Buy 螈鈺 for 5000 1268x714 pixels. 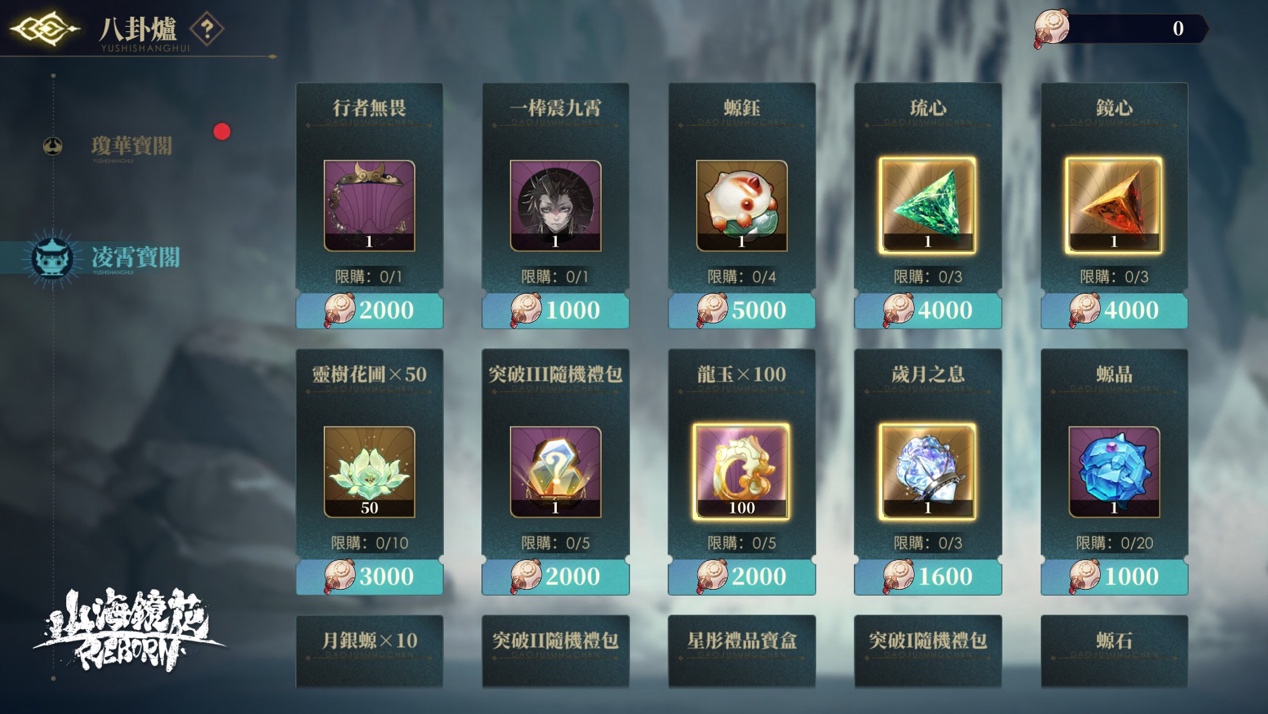point(742,311)
